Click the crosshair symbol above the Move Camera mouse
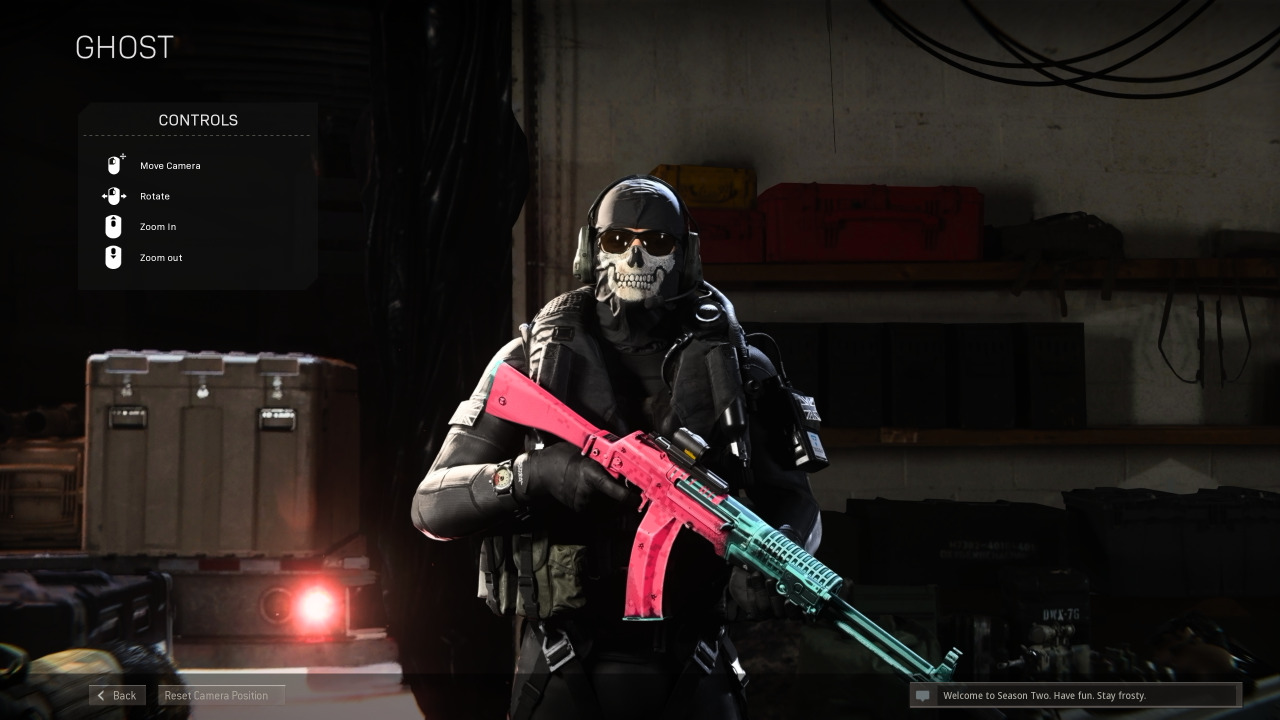 (122, 157)
